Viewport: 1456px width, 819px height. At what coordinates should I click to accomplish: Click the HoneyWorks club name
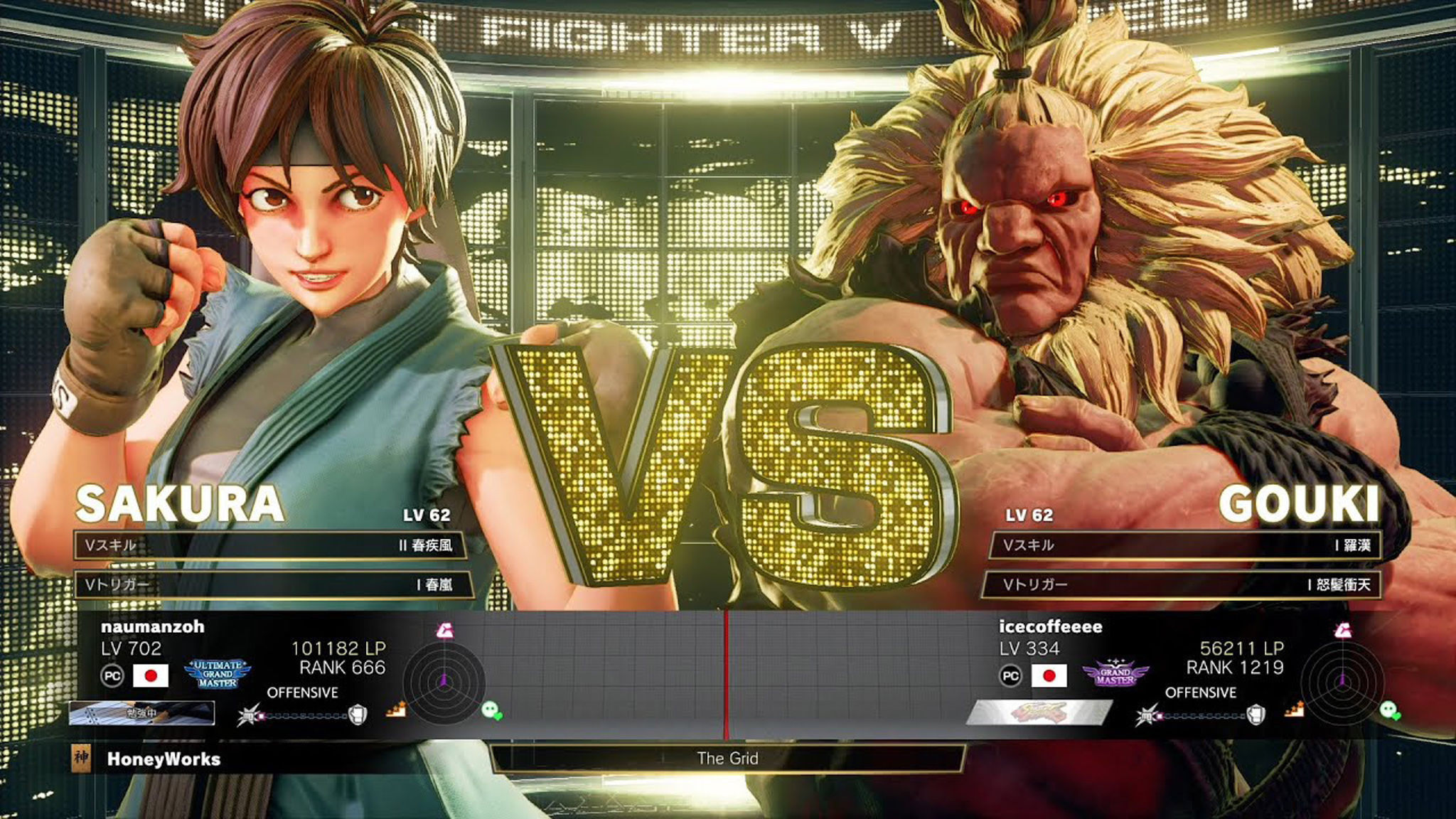pos(164,759)
